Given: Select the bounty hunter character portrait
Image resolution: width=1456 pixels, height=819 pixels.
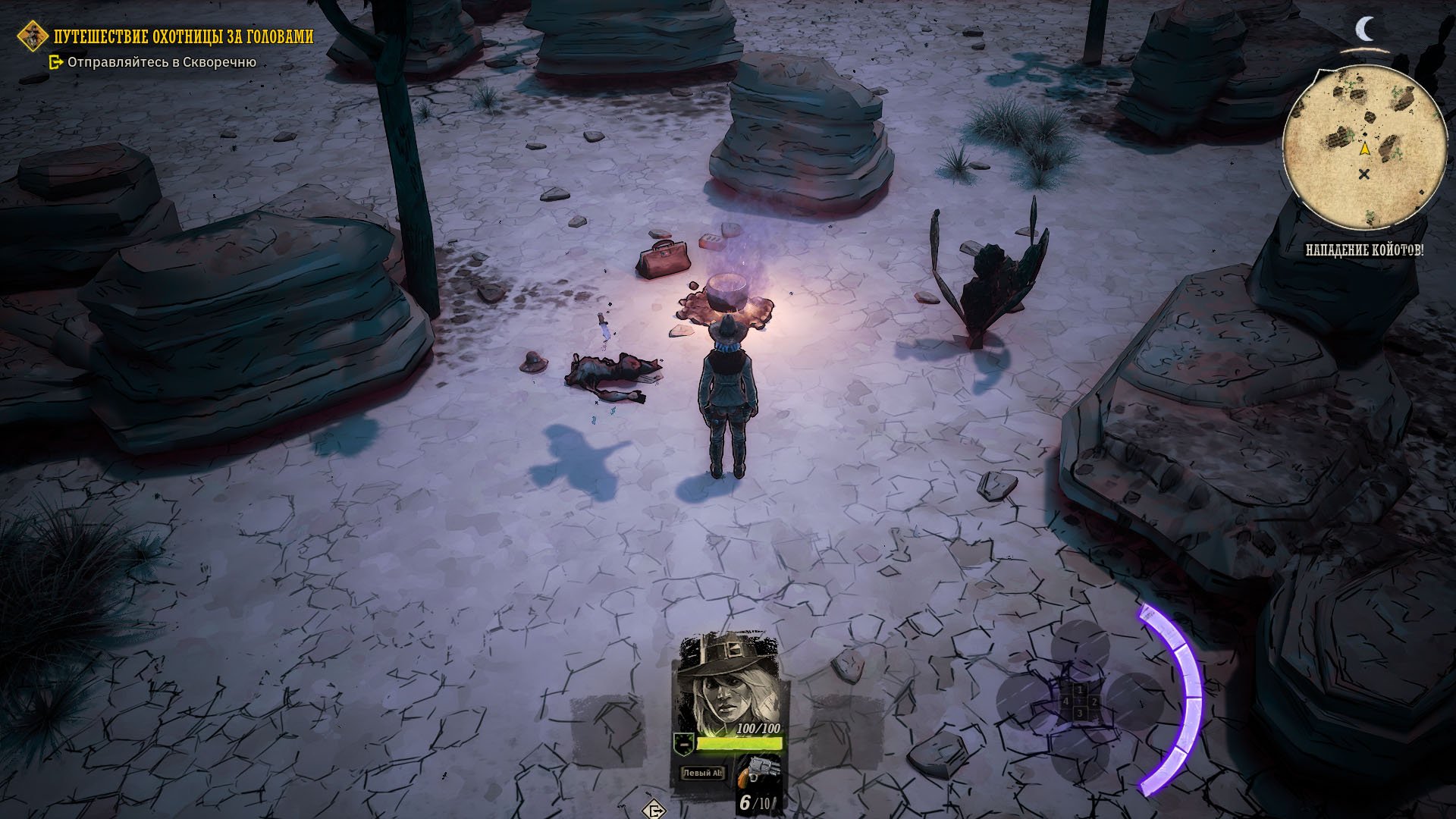Looking at the screenshot, I should click(x=728, y=680).
